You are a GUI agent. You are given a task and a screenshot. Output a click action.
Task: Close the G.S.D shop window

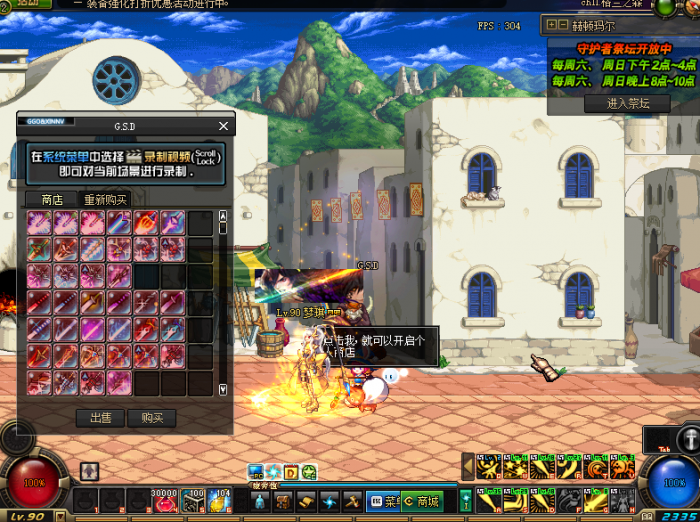(223, 126)
